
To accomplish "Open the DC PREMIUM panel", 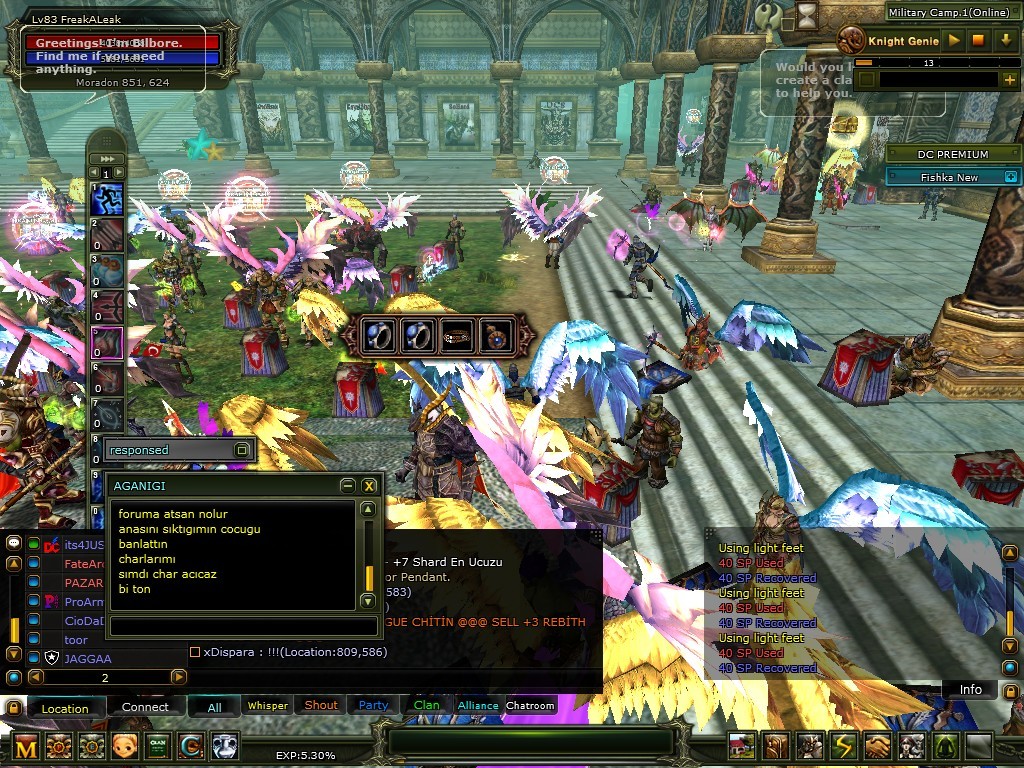I will [x=952, y=154].
